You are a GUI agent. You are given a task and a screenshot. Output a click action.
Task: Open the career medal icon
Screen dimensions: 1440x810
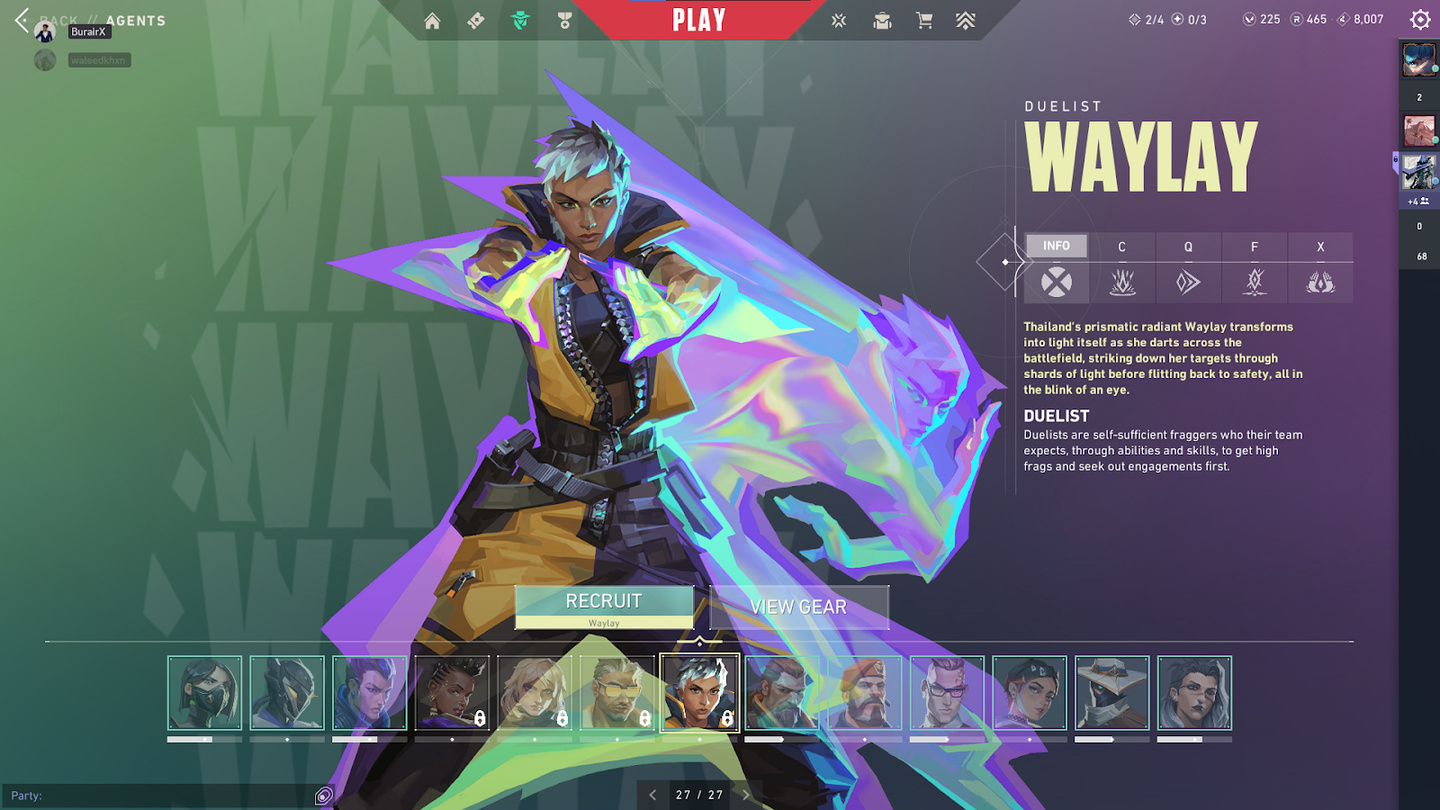565,21
